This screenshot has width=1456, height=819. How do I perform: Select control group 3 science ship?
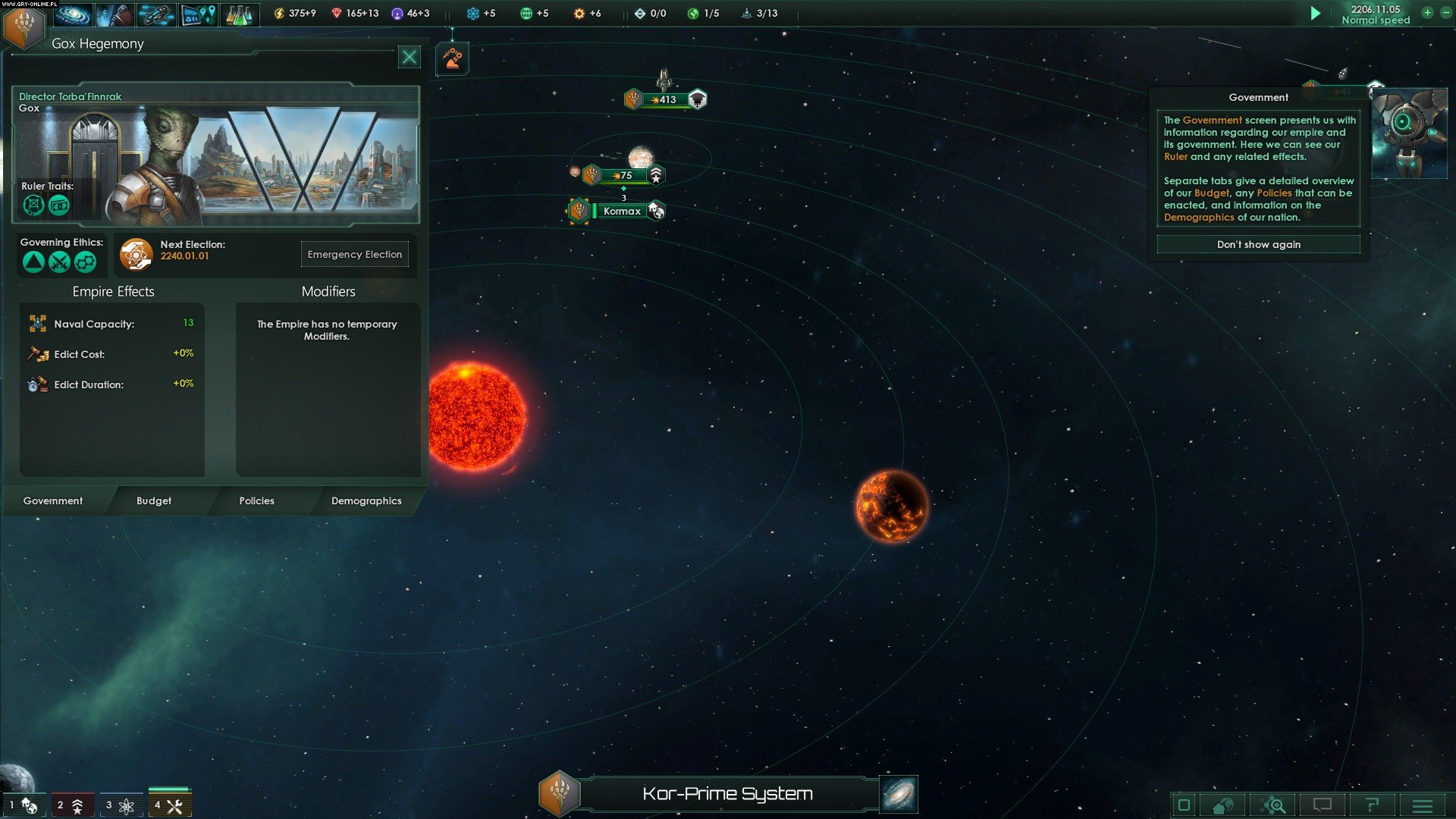pyautogui.click(x=121, y=805)
